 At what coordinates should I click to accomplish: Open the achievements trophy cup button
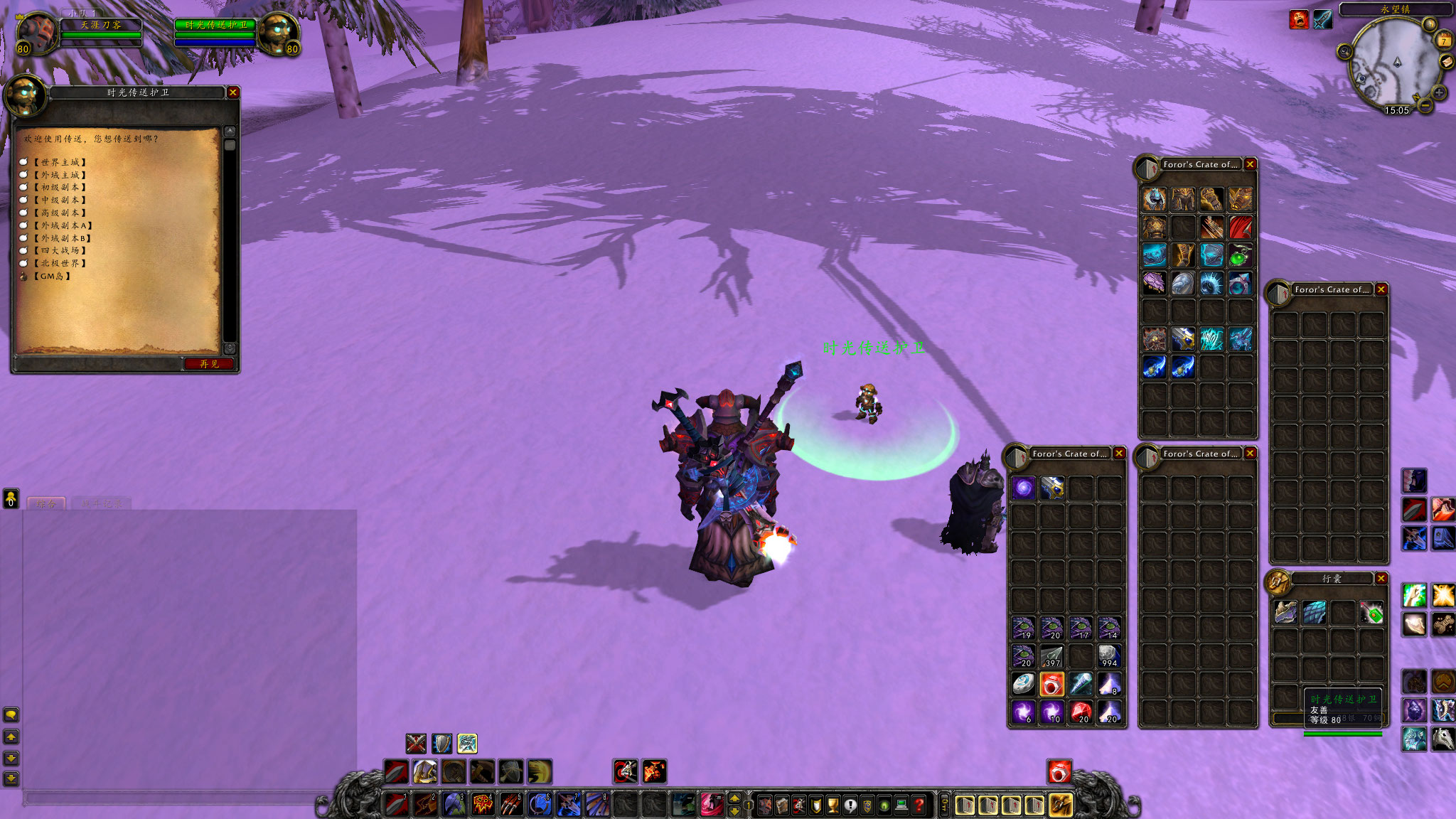[833, 805]
